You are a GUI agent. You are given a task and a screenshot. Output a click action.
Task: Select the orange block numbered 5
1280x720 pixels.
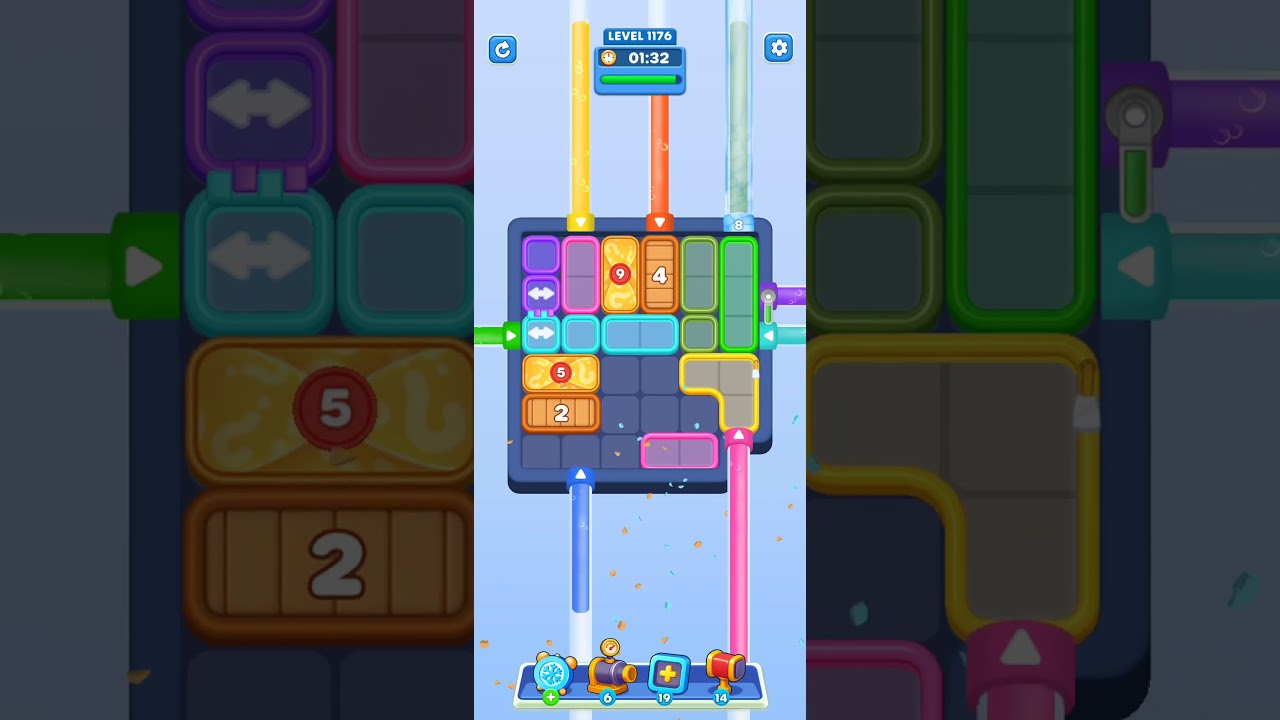(x=560, y=372)
